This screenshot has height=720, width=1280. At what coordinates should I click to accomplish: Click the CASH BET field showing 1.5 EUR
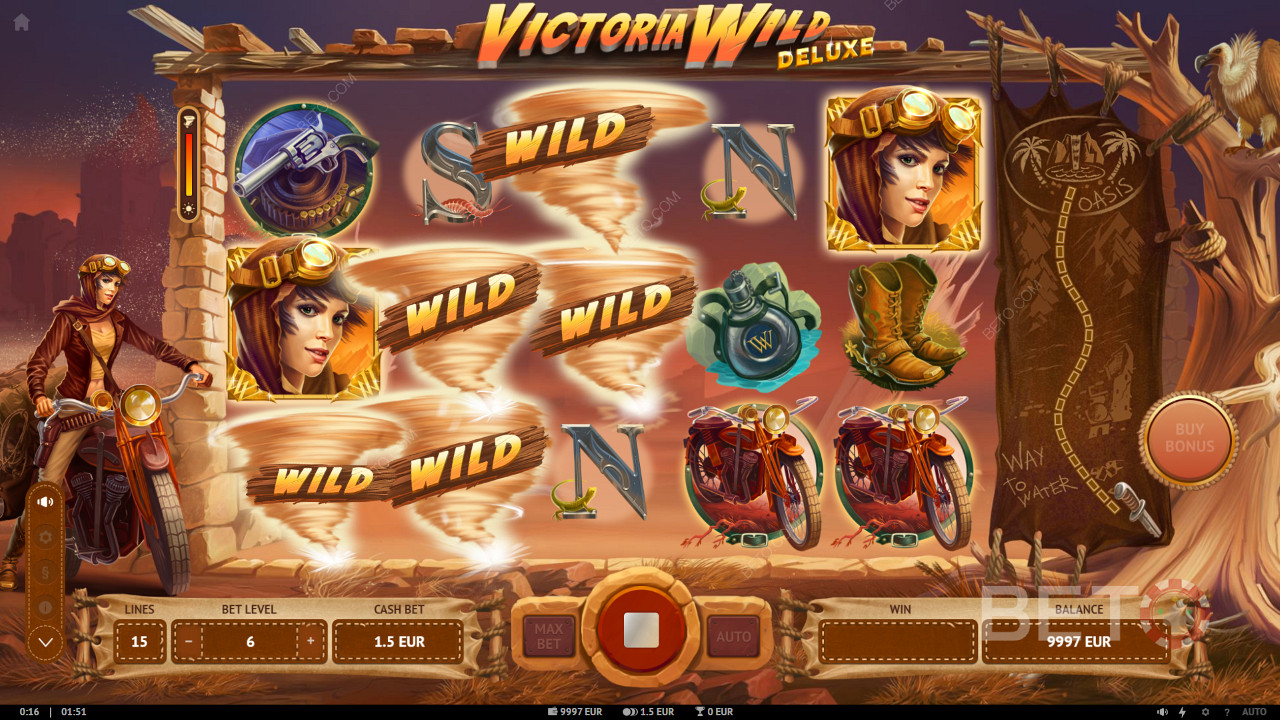398,641
